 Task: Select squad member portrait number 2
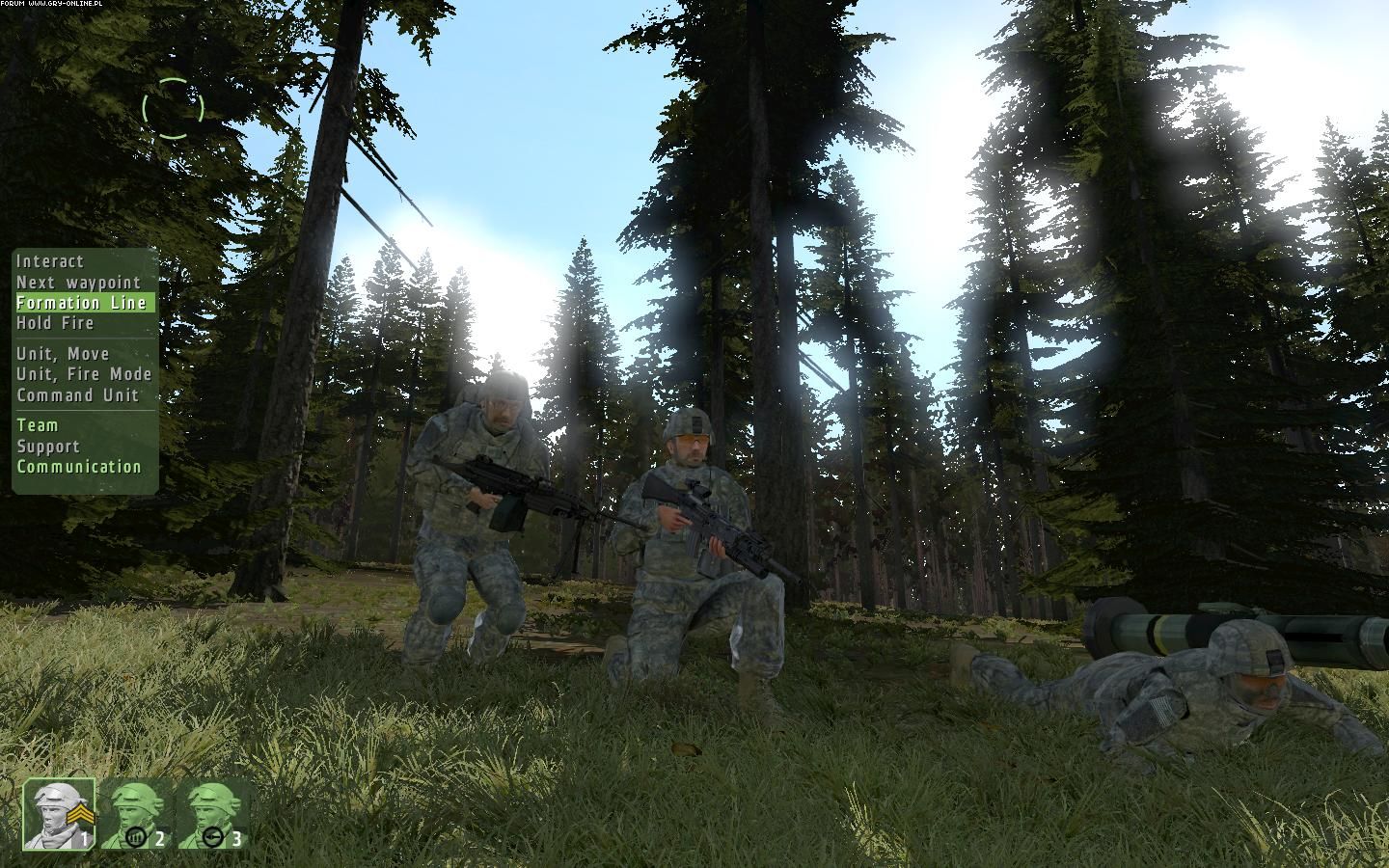tap(136, 815)
